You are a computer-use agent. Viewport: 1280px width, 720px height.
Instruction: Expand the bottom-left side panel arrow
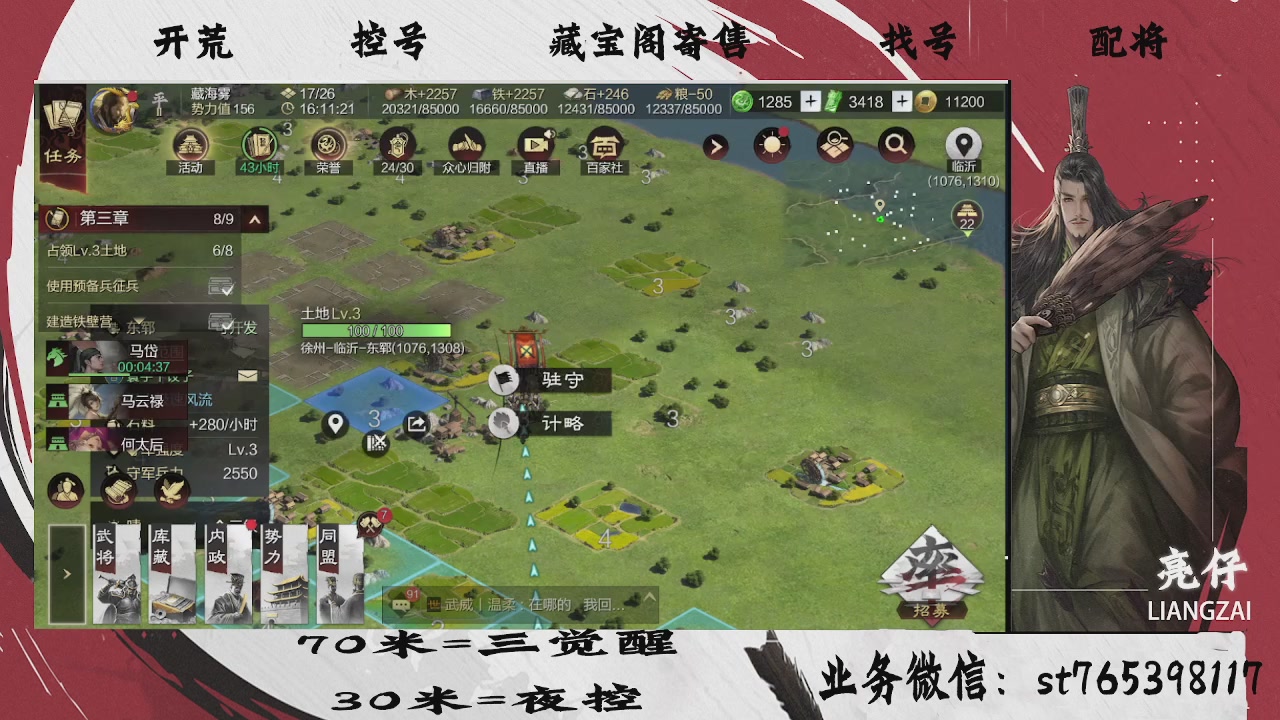point(66,574)
